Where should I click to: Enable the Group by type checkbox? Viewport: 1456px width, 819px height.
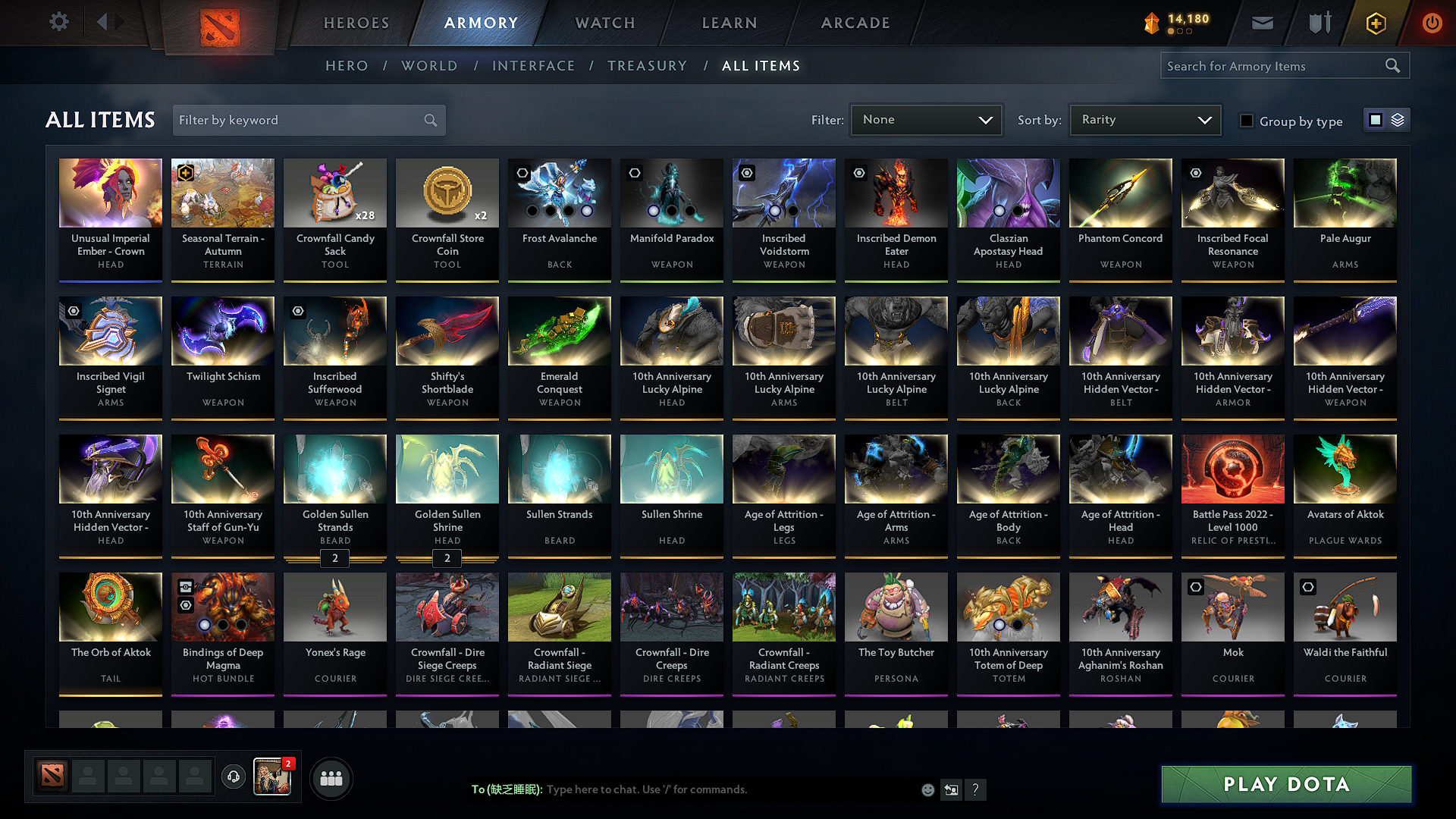1247,120
